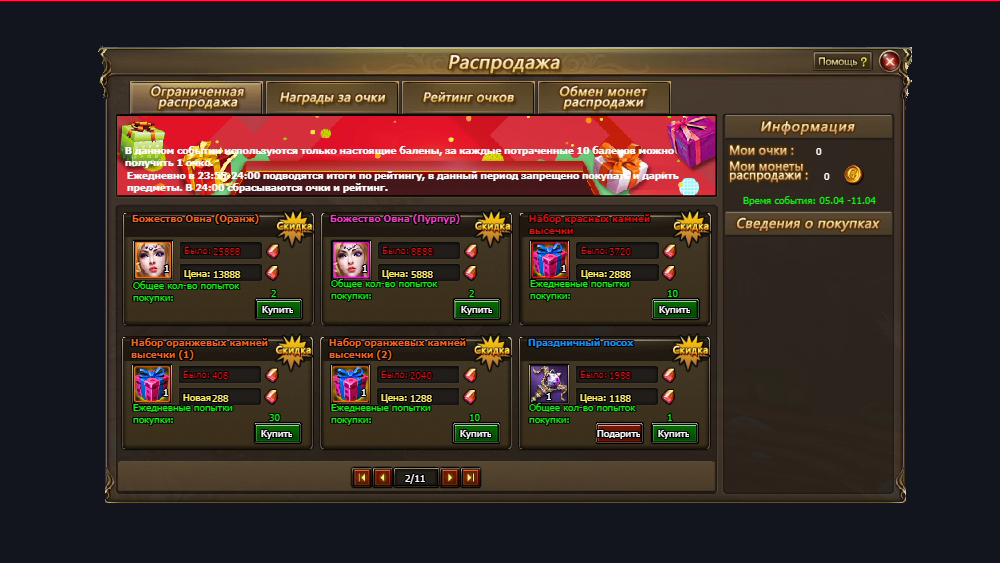The width and height of the screenshot is (1000, 563).
Task: Go to the first page of items
Action: [362, 478]
